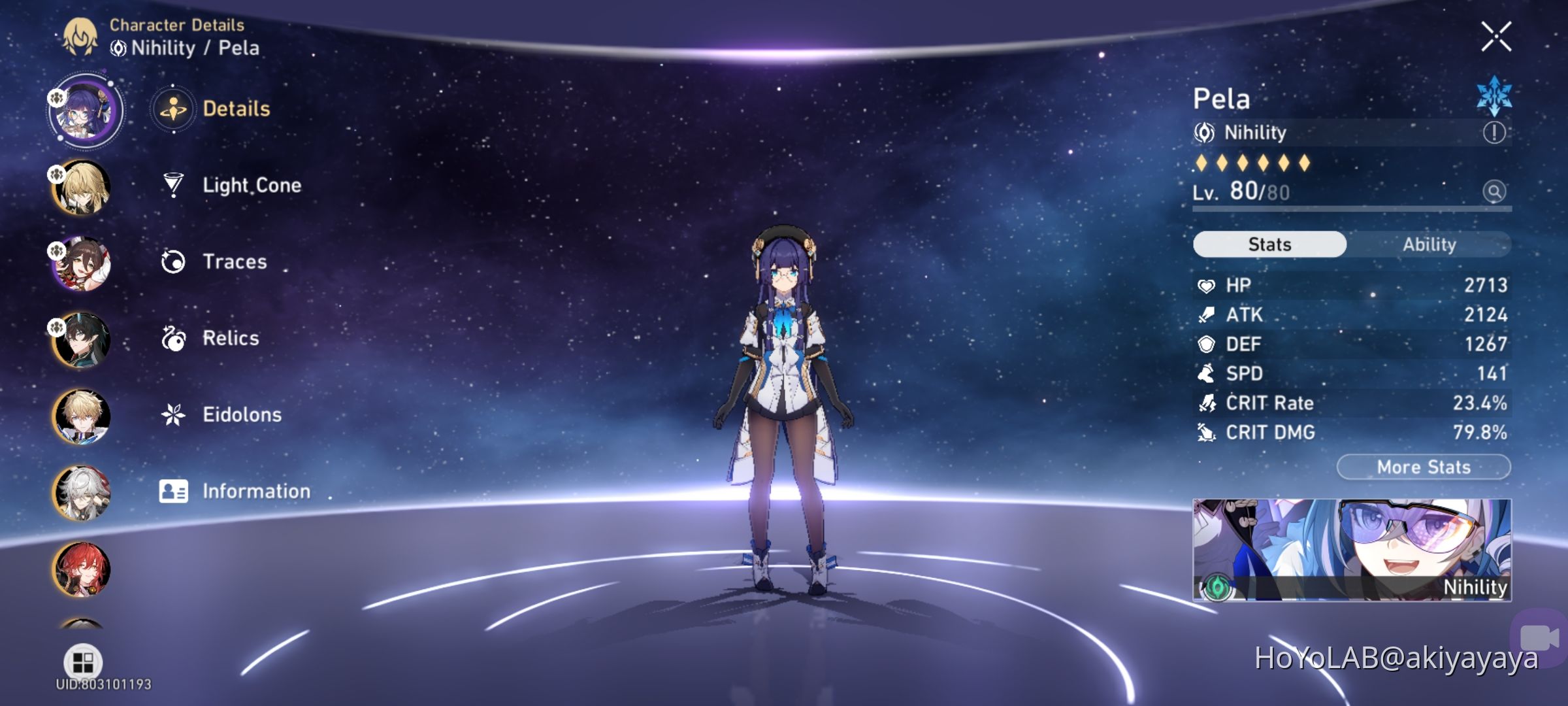1568x706 pixels.
Task: View the Eidolons screen
Action: click(x=242, y=414)
